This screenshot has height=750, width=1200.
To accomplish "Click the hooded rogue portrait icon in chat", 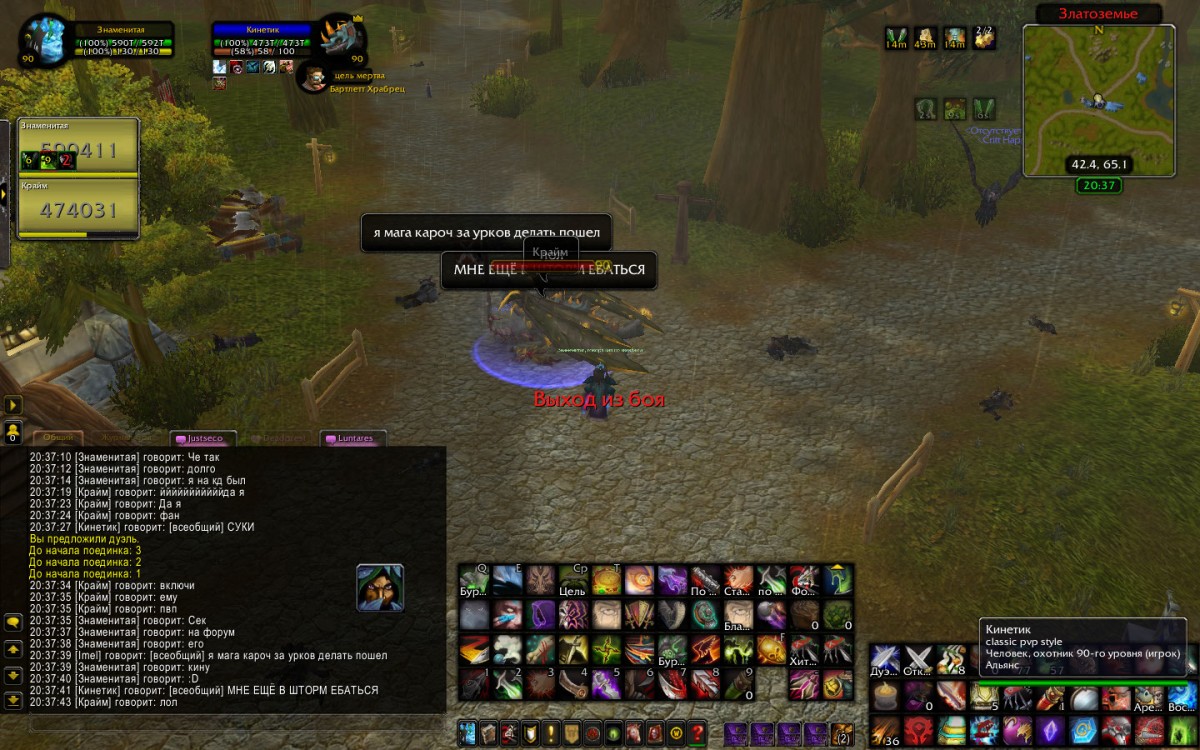I will pos(380,587).
